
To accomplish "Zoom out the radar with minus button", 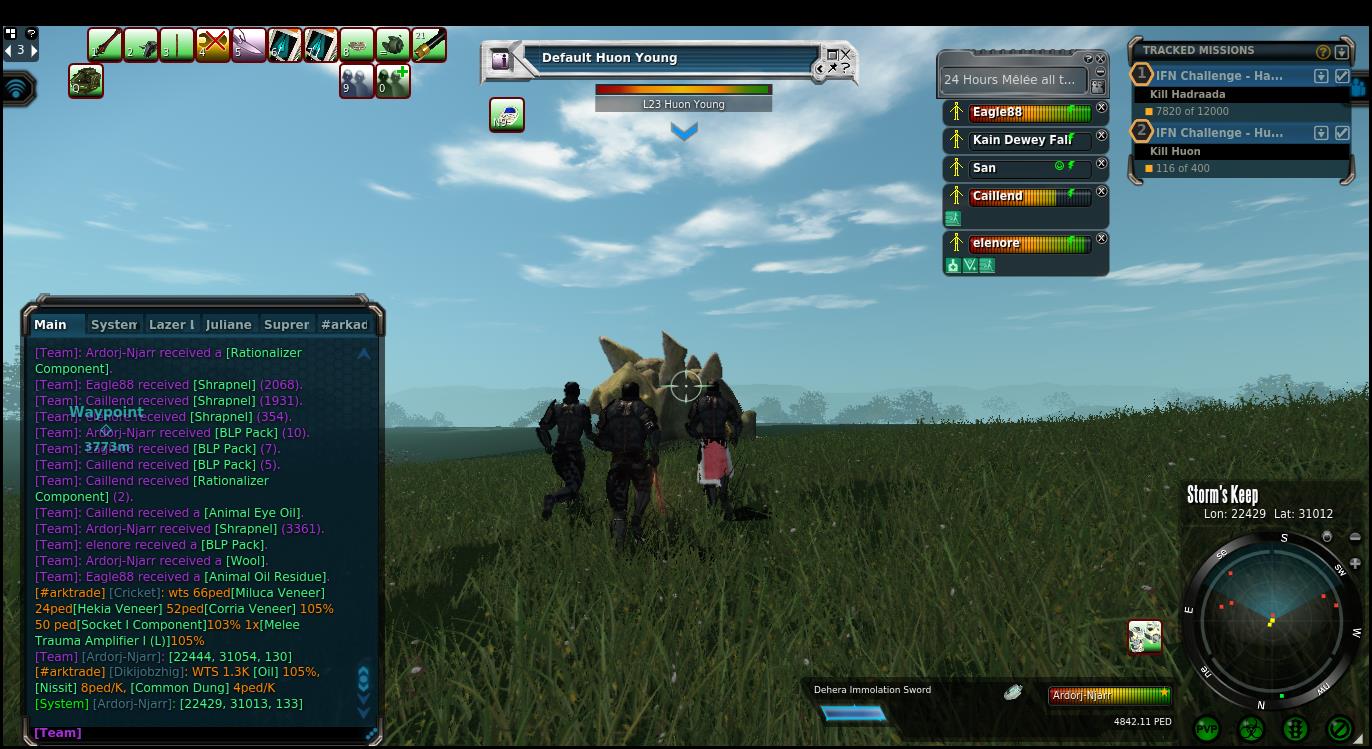I will tap(1355, 538).
